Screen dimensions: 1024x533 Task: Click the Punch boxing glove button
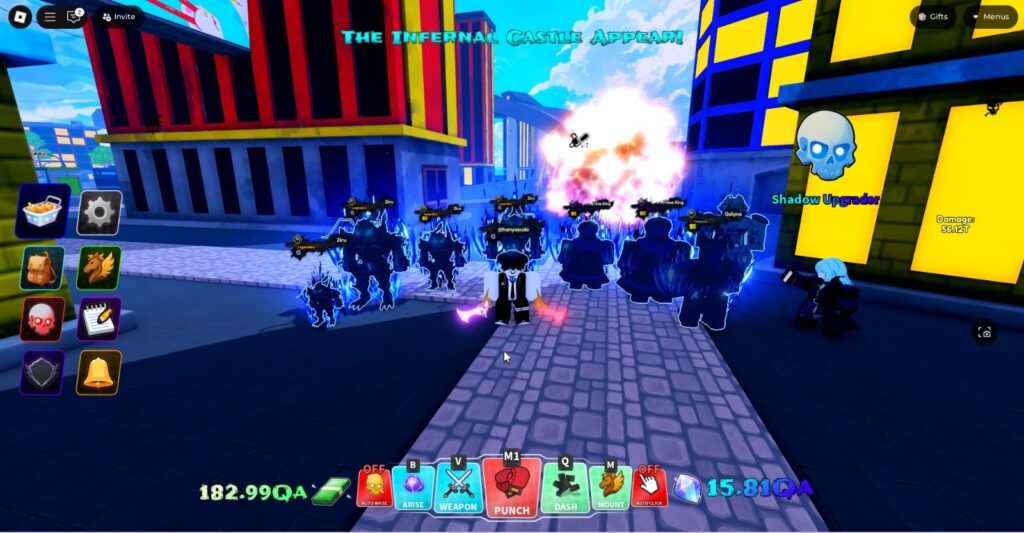click(x=511, y=485)
